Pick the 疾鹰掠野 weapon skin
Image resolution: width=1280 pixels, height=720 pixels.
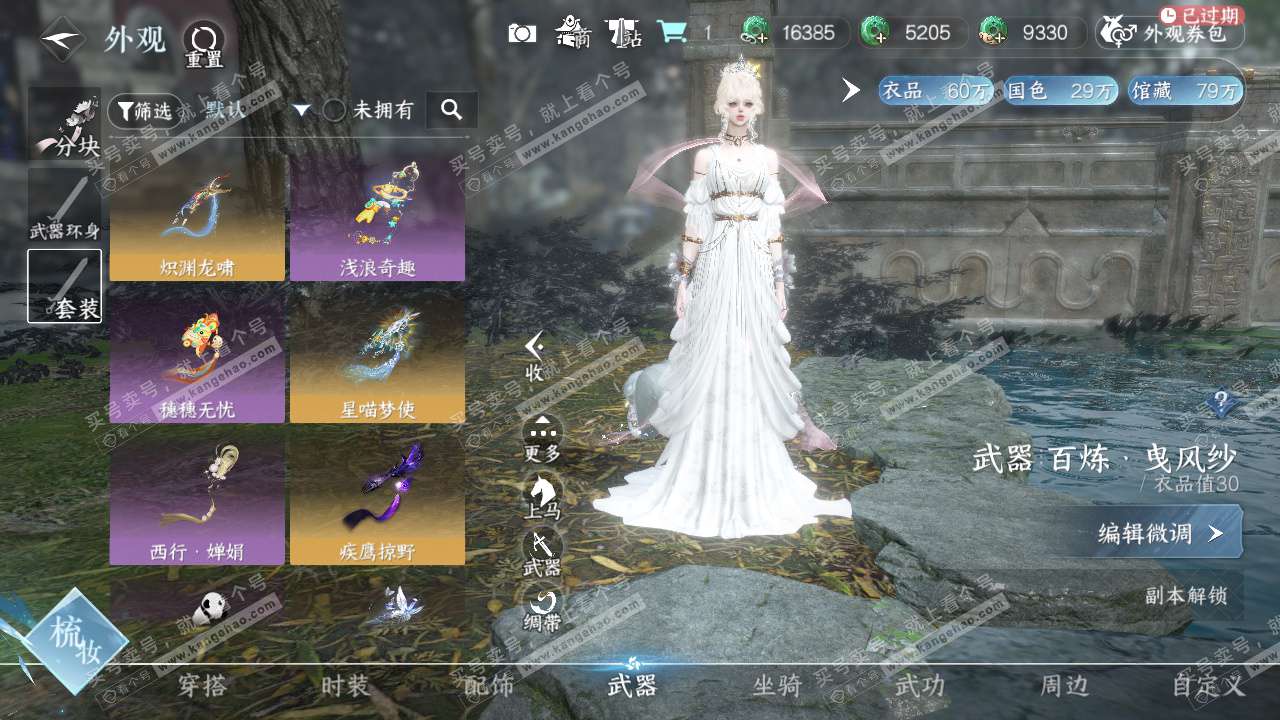(x=377, y=500)
